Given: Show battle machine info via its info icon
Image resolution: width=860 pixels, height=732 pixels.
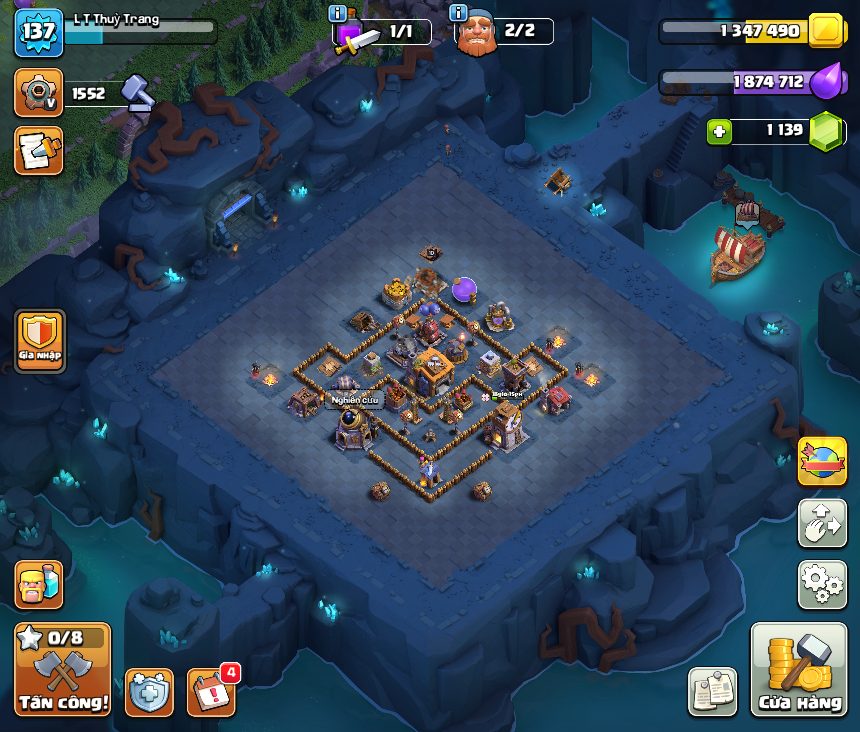Looking at the screenshot, I should [x=337, y=13].
